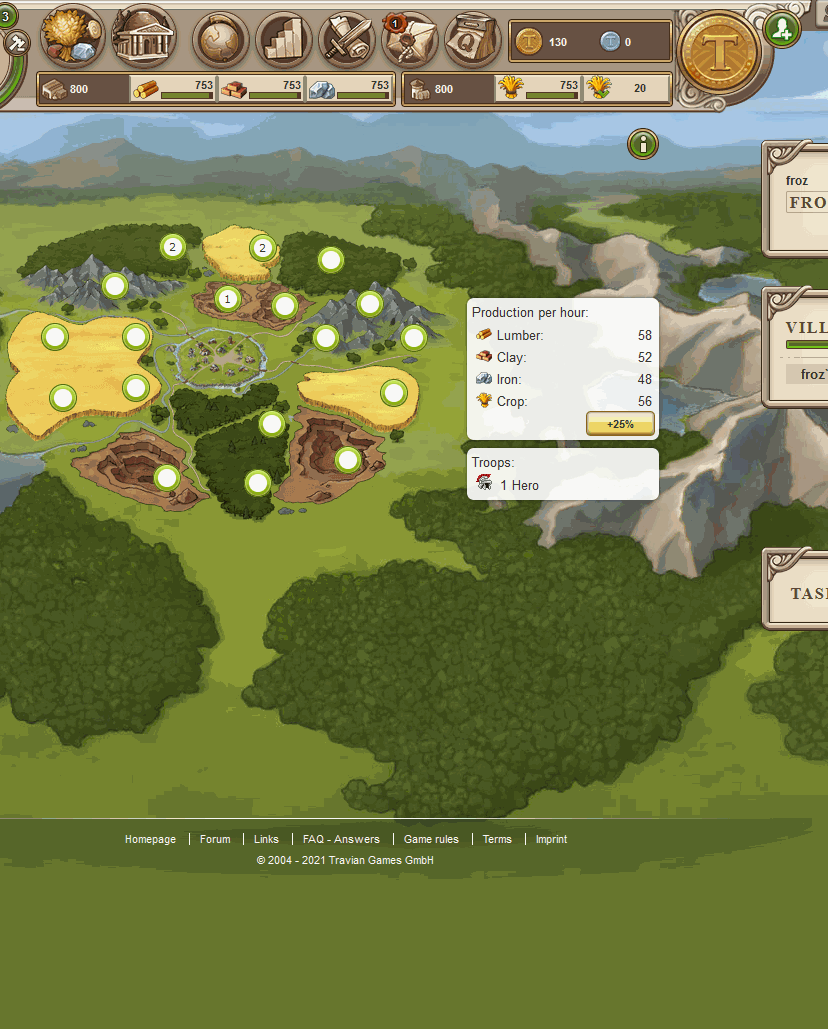Click the green add-friend plus icon
The height and width of the screenshot is (1029, 828).
[782, 29]
